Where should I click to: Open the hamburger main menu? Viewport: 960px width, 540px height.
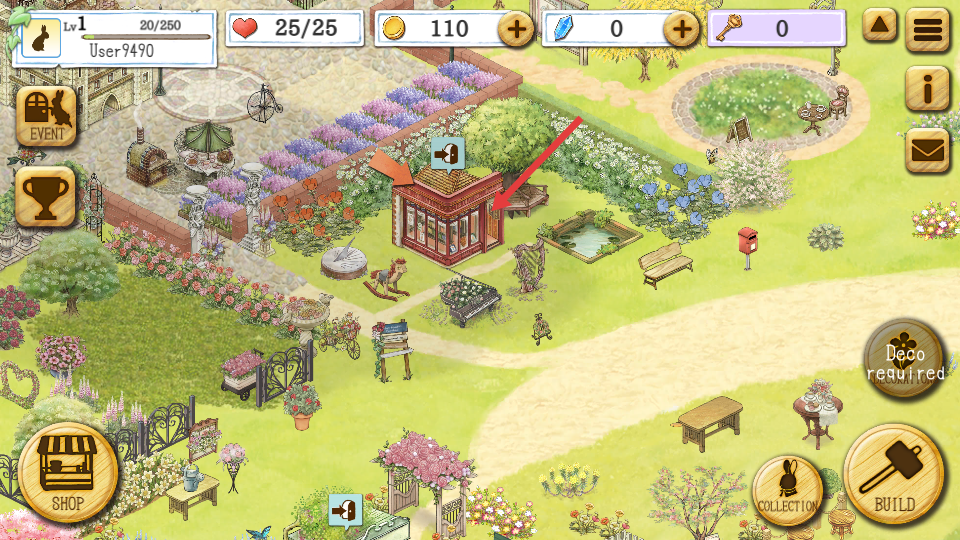pyautogui.click(x=928, y=30)
